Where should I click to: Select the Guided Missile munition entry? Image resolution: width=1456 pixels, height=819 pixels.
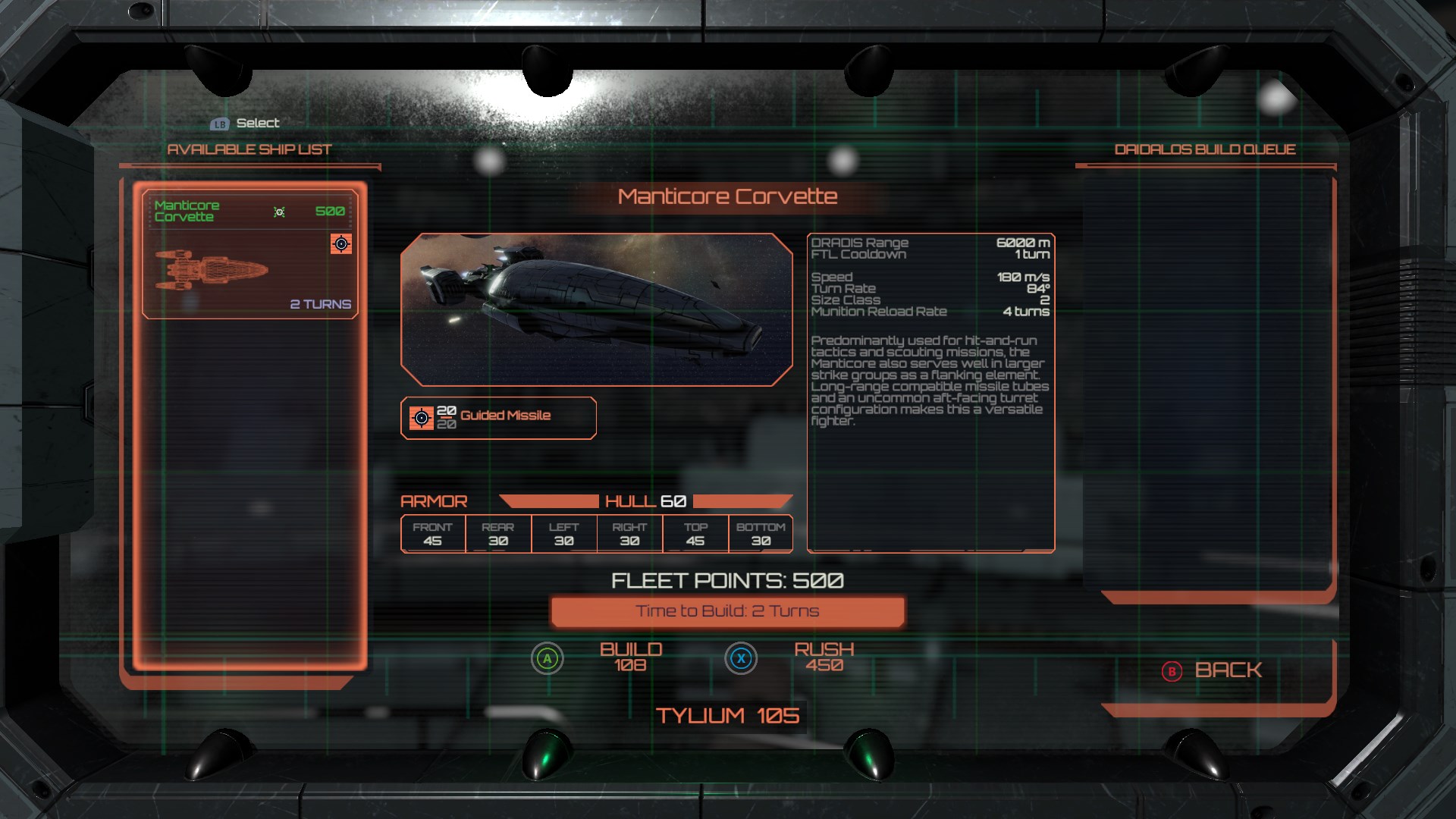click(498, 417)
